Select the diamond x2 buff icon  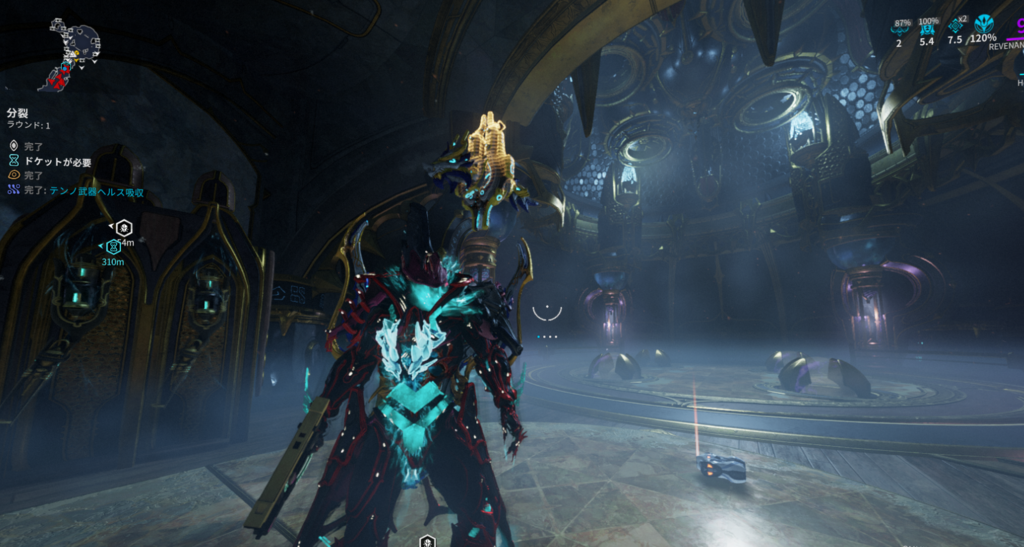tap(955, 25)
